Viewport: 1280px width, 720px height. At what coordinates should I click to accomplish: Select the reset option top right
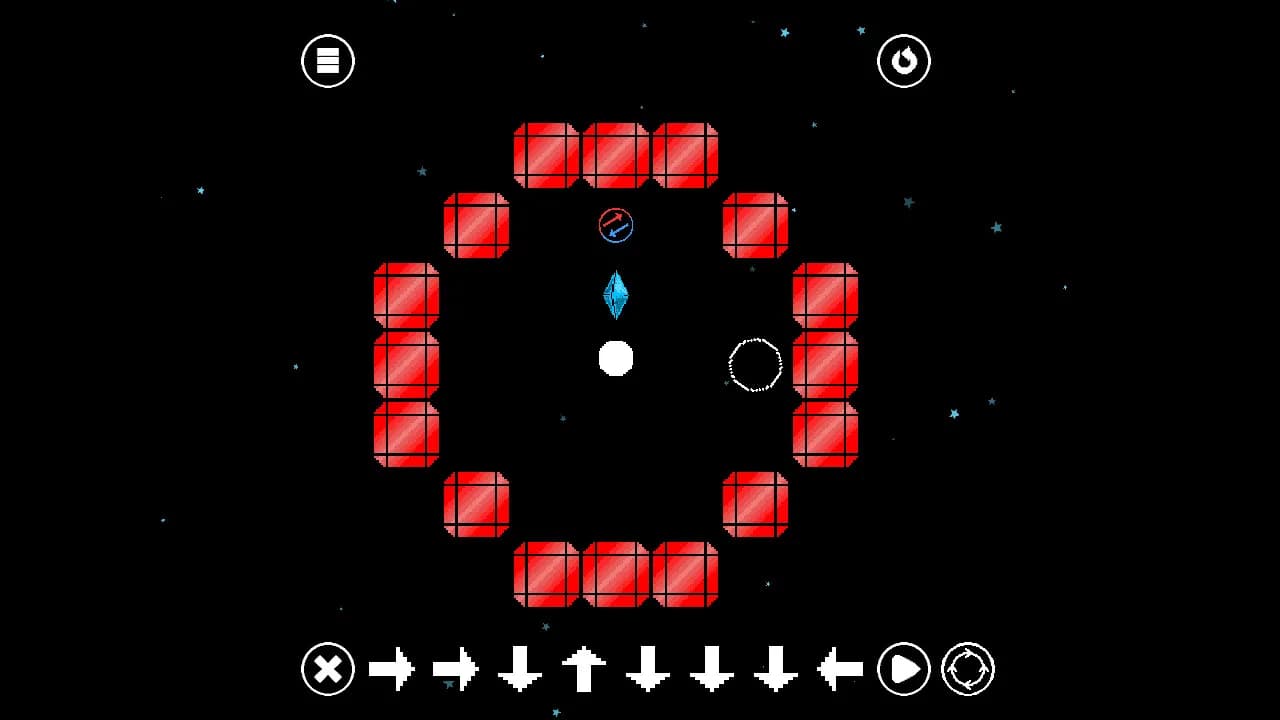click(903, 60)
